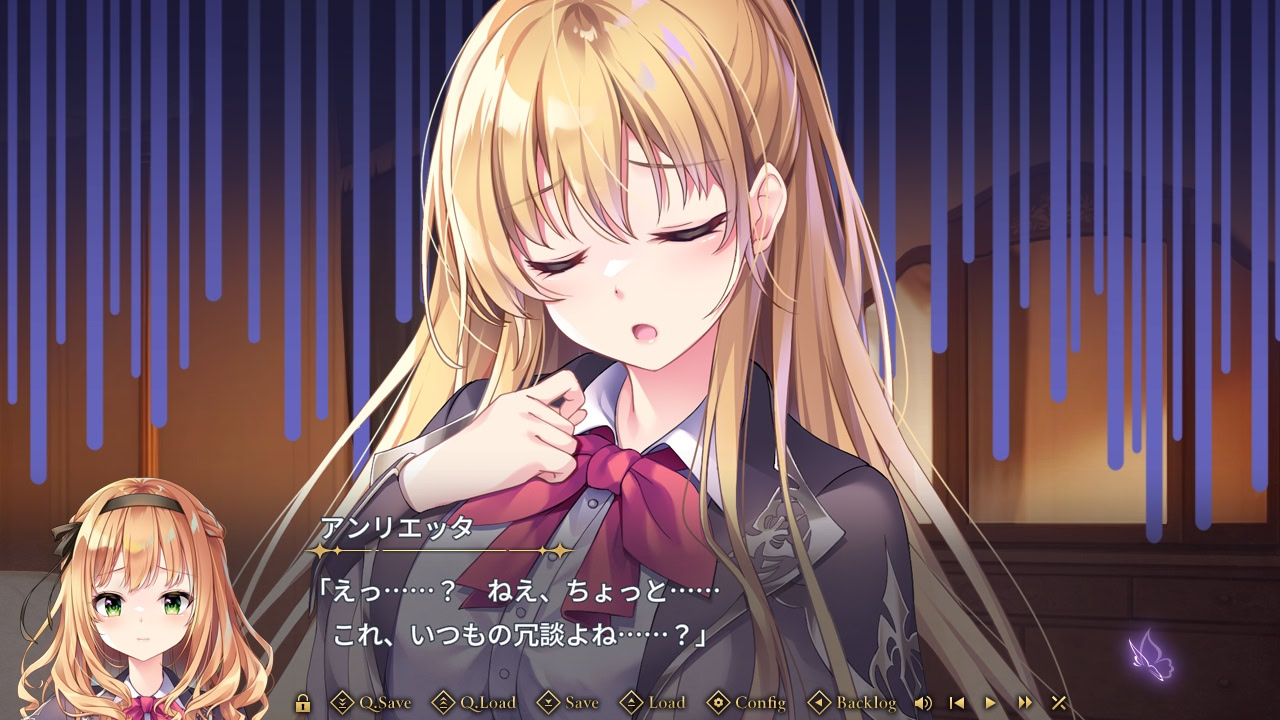The width and height of the screenshot is (1280, 720).
Task: Enable auto-read with the play triangle
Action: 990,703
